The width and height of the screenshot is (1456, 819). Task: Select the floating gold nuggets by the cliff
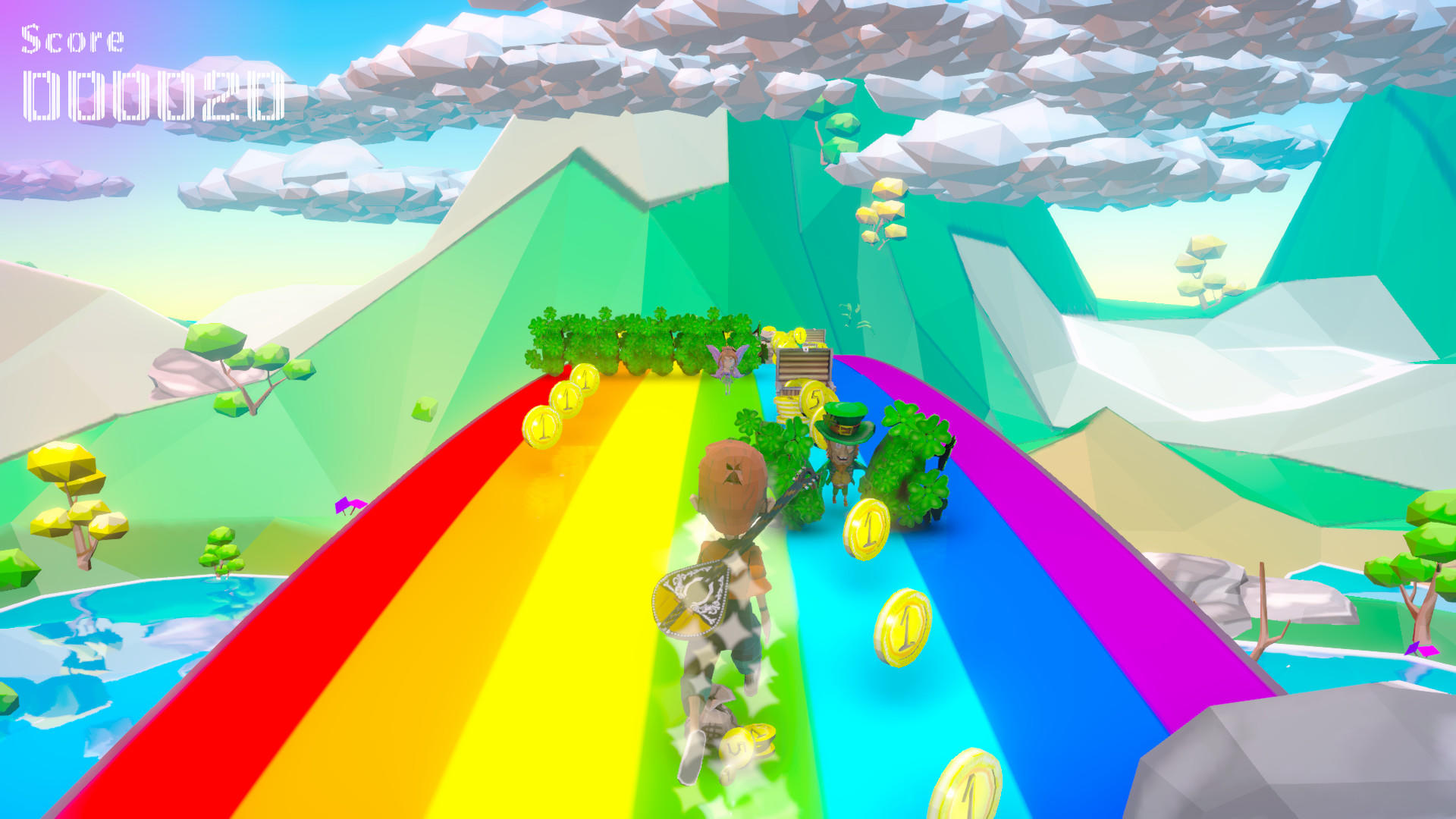click(883, 205)
